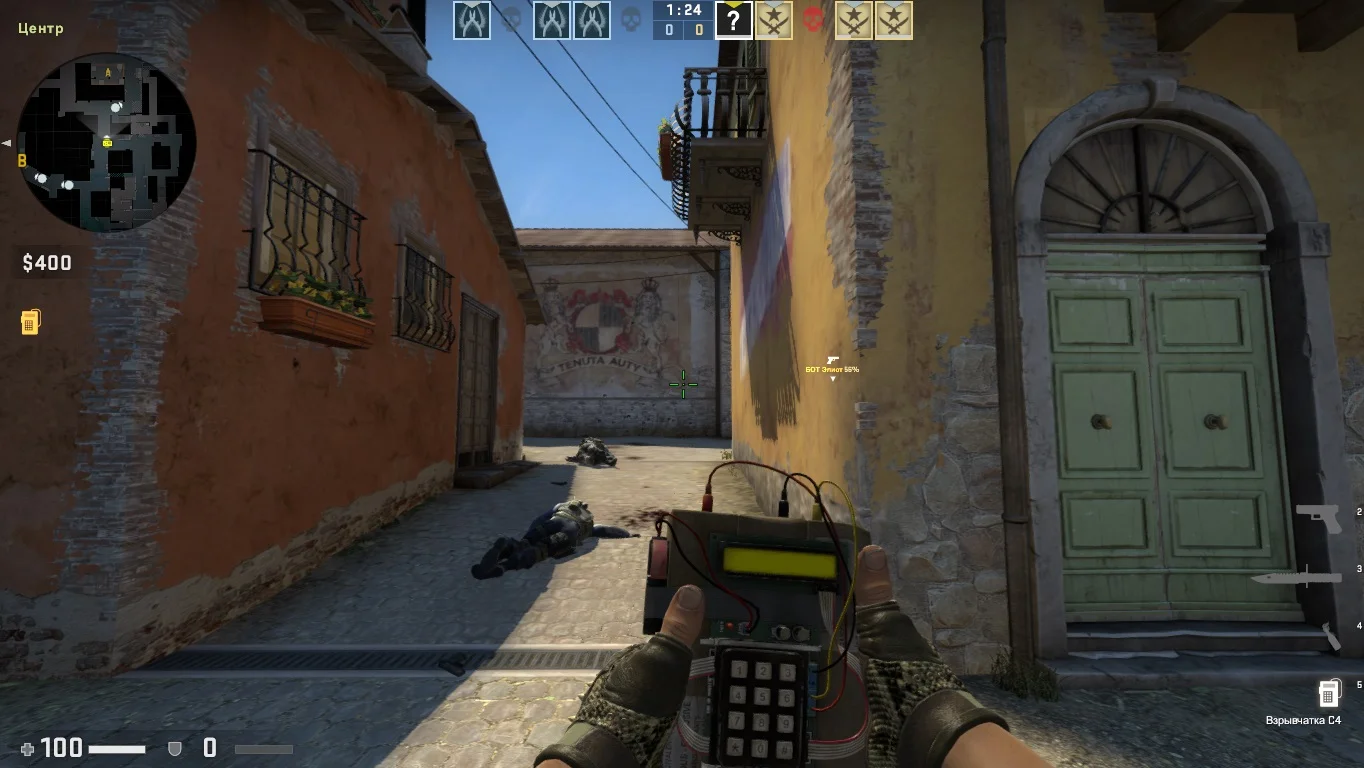Click the yellow bomb carrier icon
This screenshot has width=1364, height=768.
[x=30, y=322]
